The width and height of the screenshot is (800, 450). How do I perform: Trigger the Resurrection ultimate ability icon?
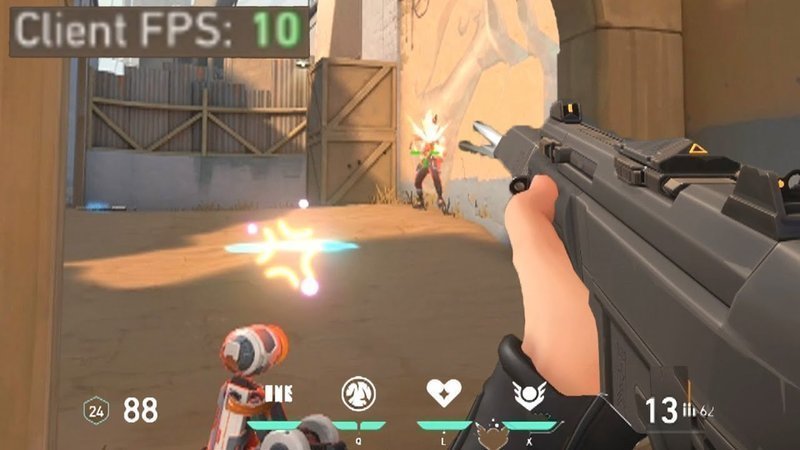[x=527, y=393]
